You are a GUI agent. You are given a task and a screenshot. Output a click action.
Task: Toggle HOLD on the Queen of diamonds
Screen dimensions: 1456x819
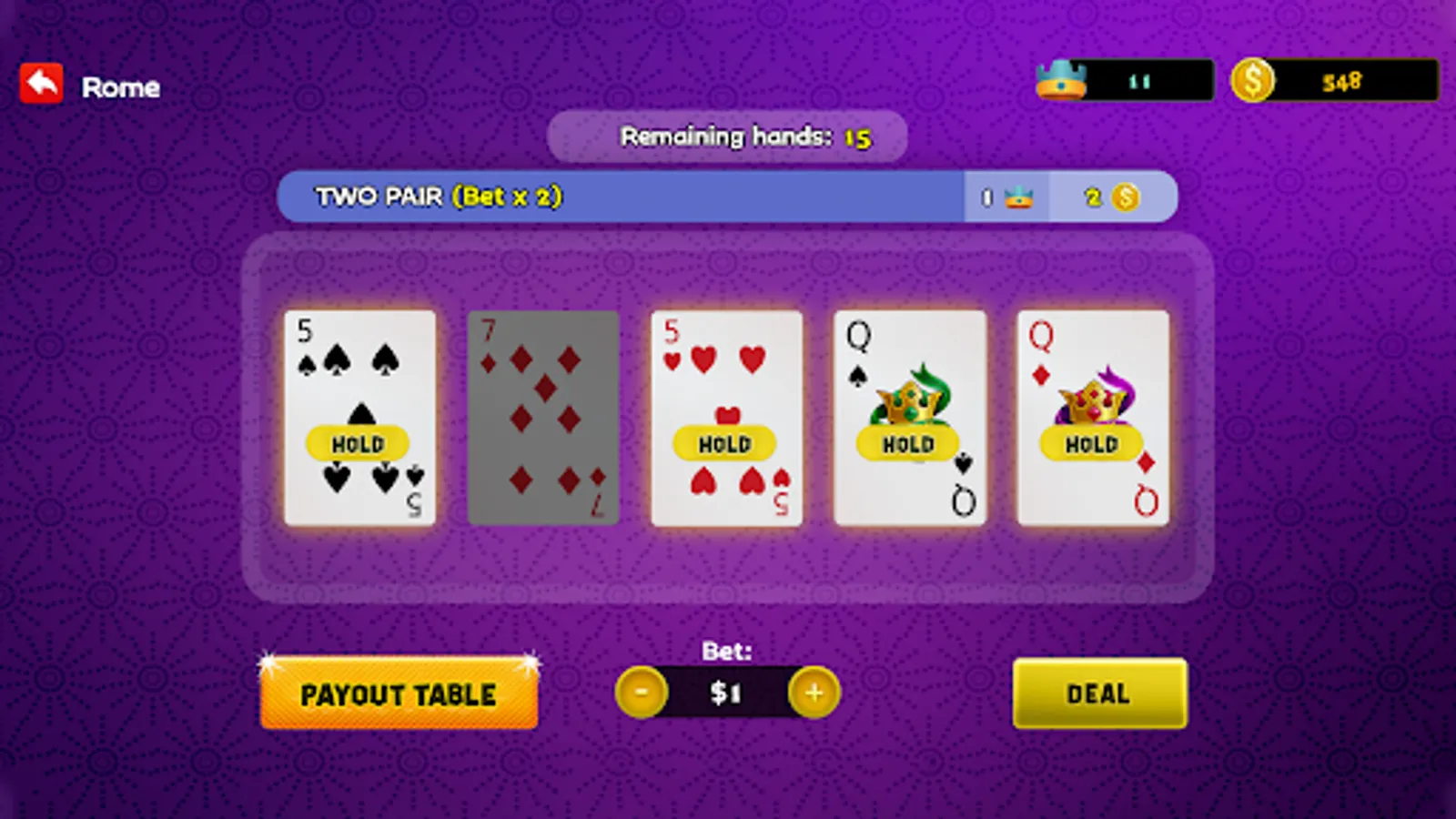click(1091, 444)
